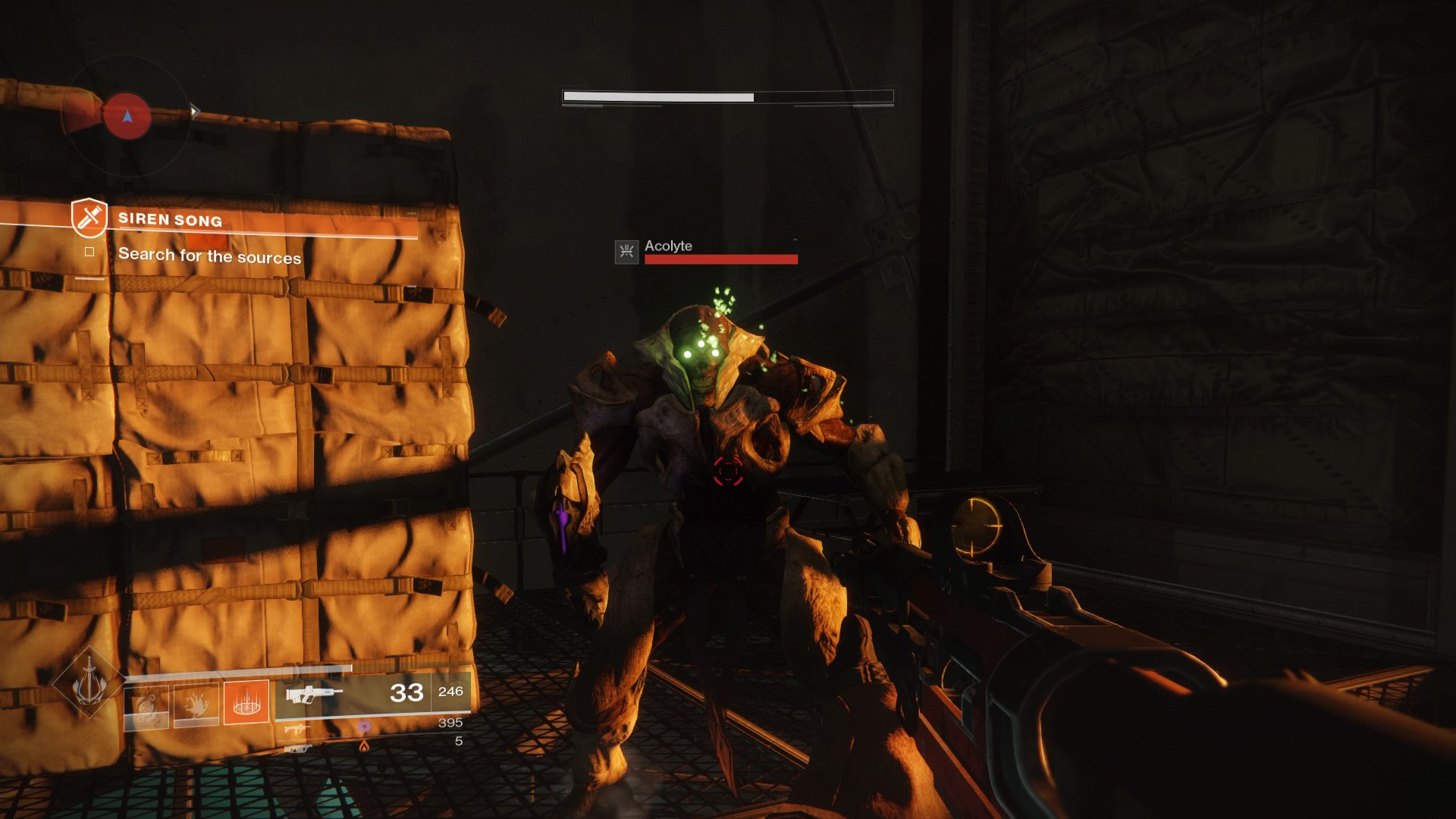Select the equipped auto rifle weapon
Screen dimensions: 1456x819
(x=313, y=693)
